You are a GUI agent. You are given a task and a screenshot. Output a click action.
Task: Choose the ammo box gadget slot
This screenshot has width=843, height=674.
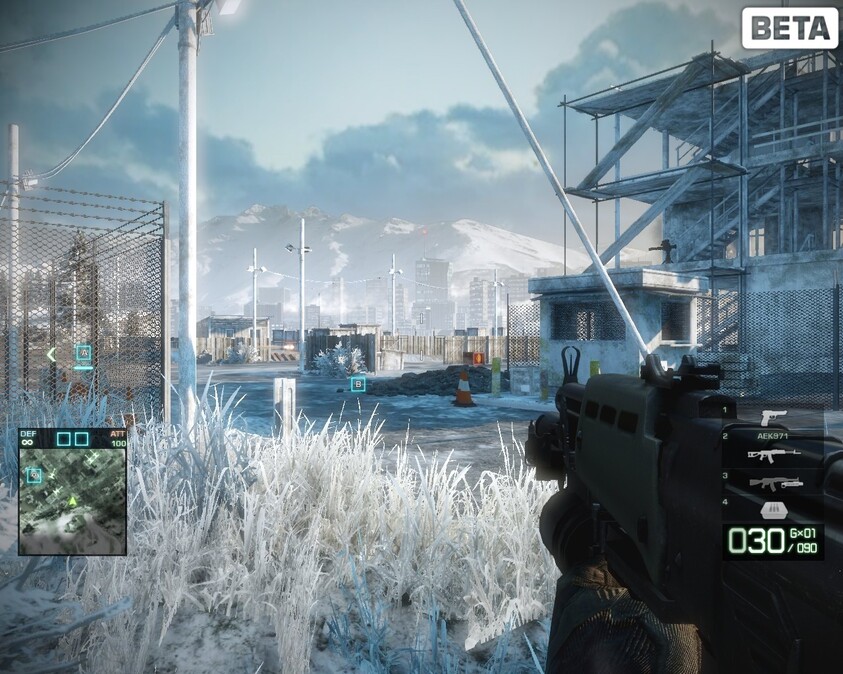coord(772,509)
